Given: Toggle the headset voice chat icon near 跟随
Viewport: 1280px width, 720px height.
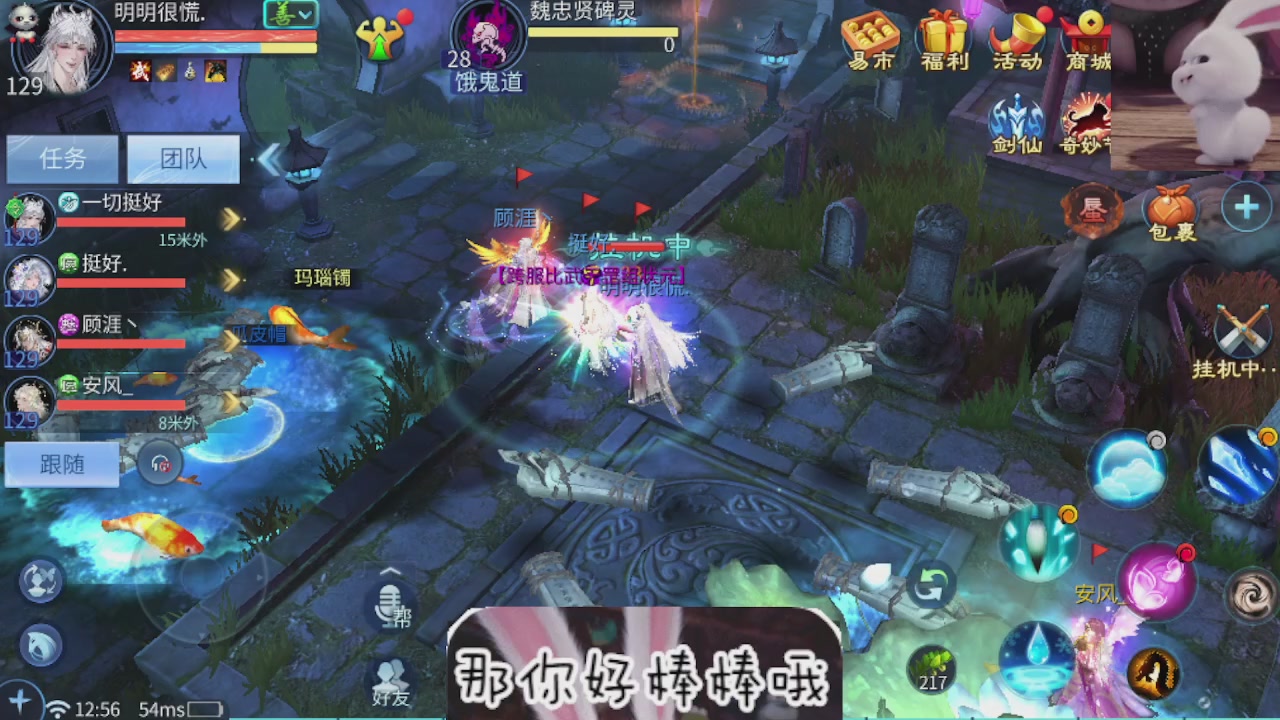Looking at the screenshot, I should click(160, 464).
